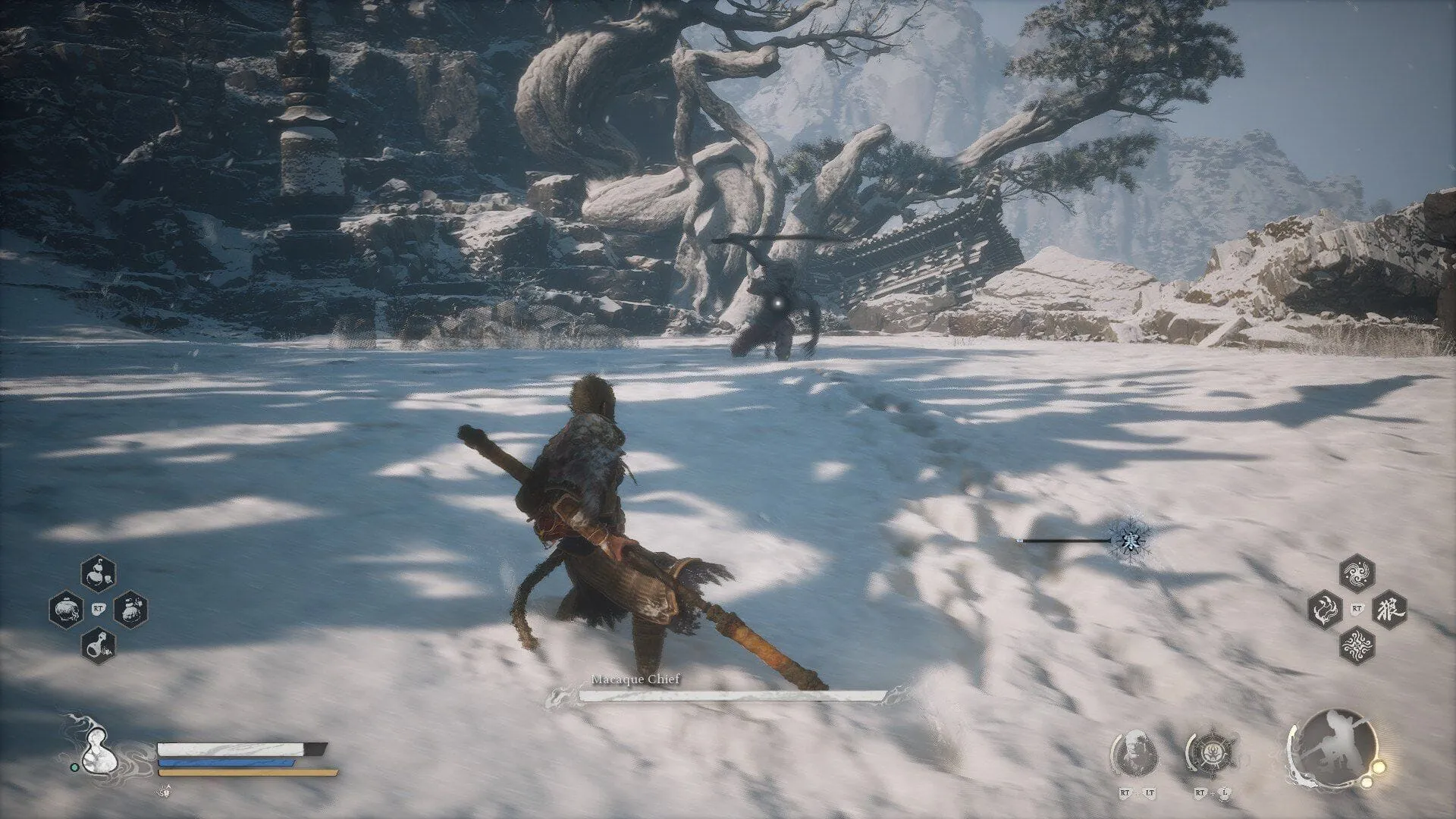Select the left-hand medicine item in the item wheel
Image resolution: width=1456 pixels, height=819 pixels.
click(x=67, y=609)
